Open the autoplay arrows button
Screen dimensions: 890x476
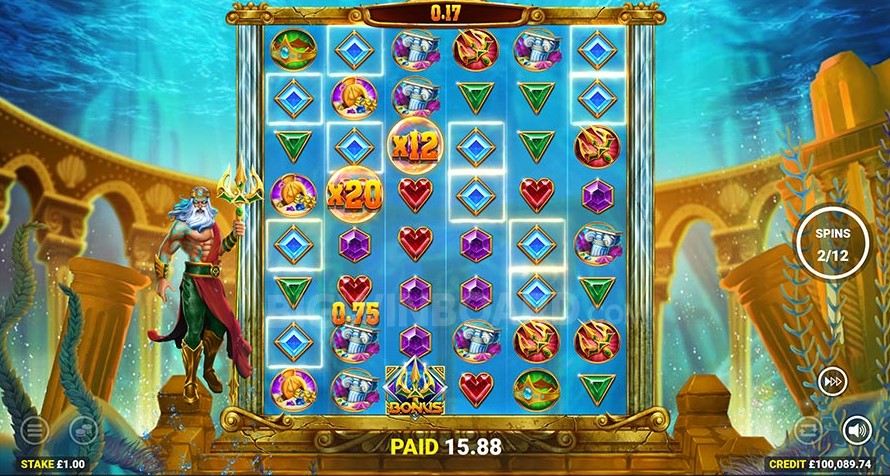point(808,431)
